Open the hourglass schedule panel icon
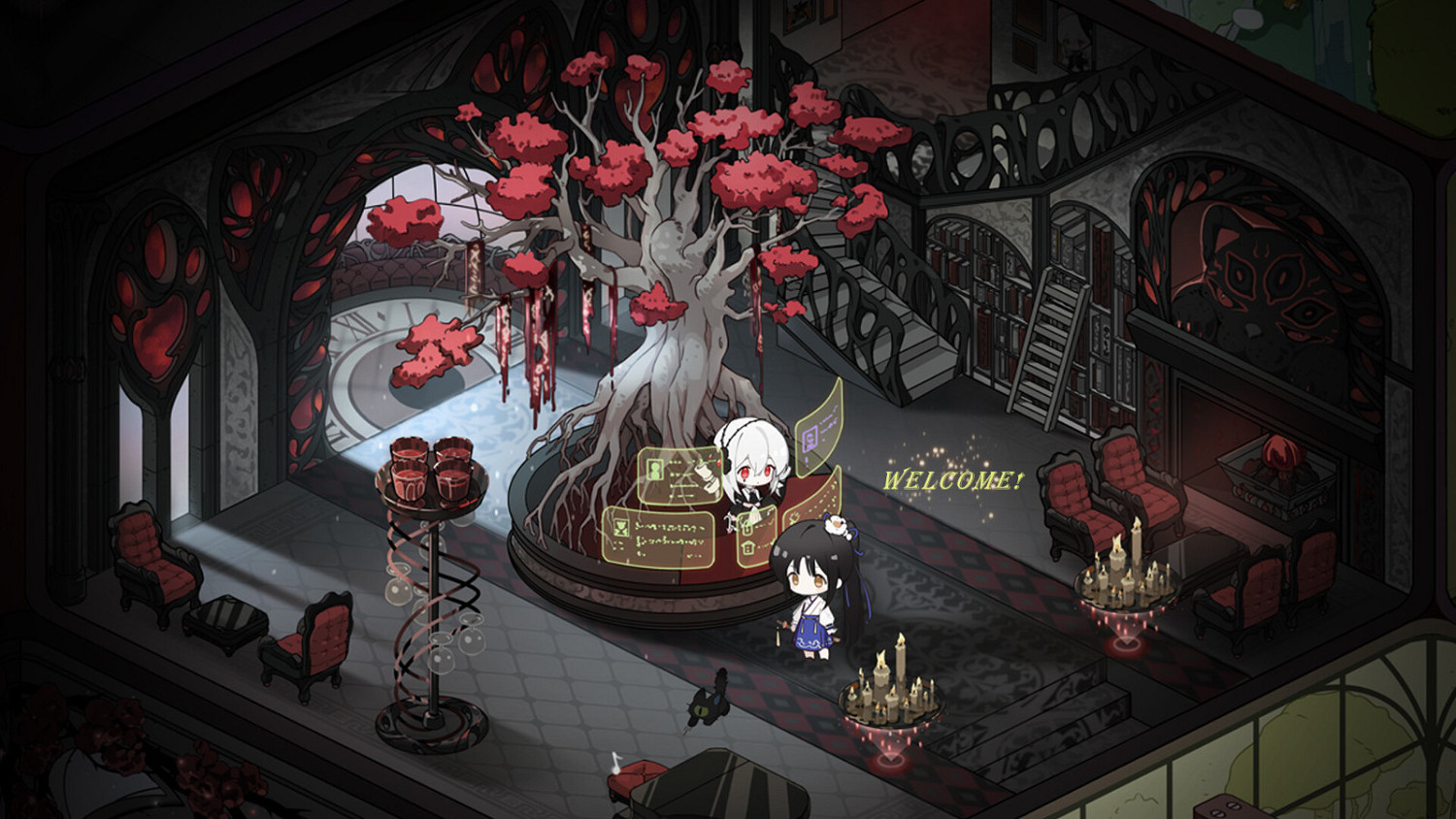The width and height of the screenshot is (1456, 819). (x=620, y=525)
